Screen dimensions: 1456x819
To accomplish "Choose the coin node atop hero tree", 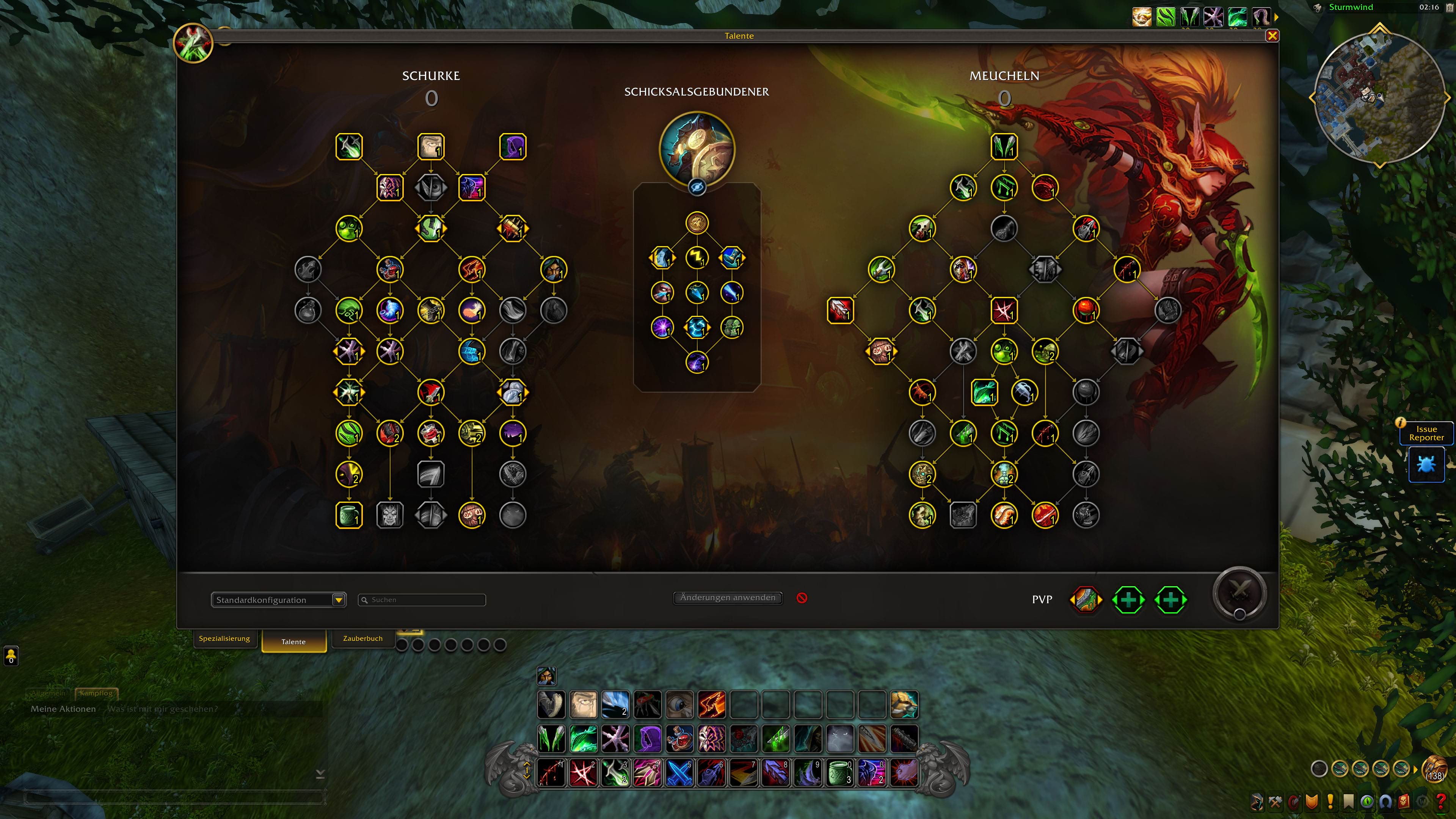I will (697, 223).
